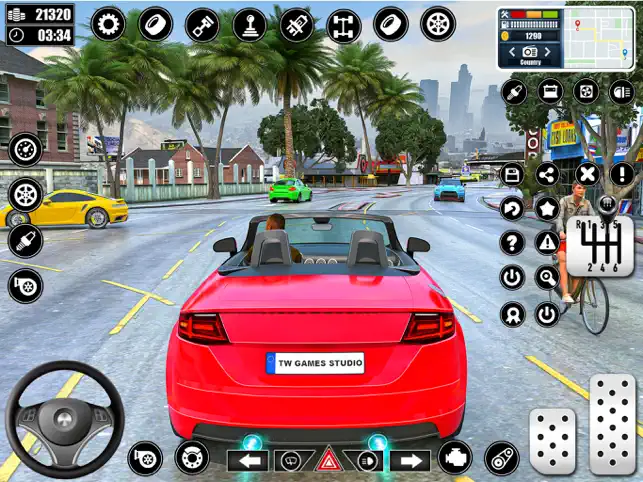Image resolution: width=643 pixels, height=482 pixels.
Task: Turn on the red hazard lights
Action: click(x=327, y=461)
